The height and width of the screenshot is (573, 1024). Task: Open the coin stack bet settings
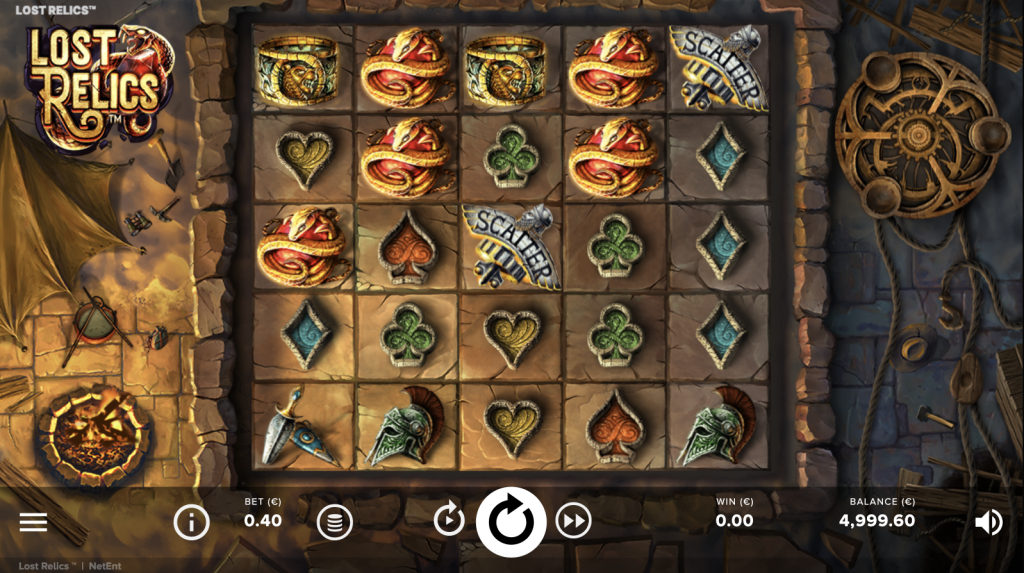point(335,521)
